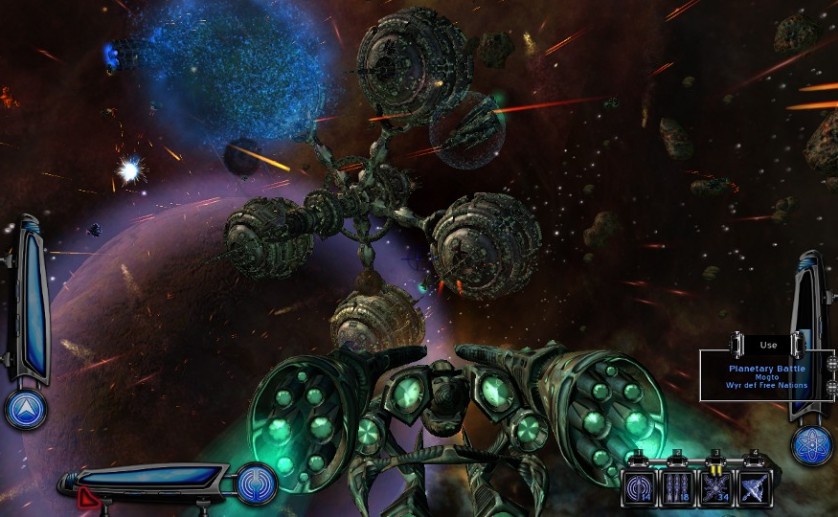Click the Use button on mission panel

coord(768,345)
